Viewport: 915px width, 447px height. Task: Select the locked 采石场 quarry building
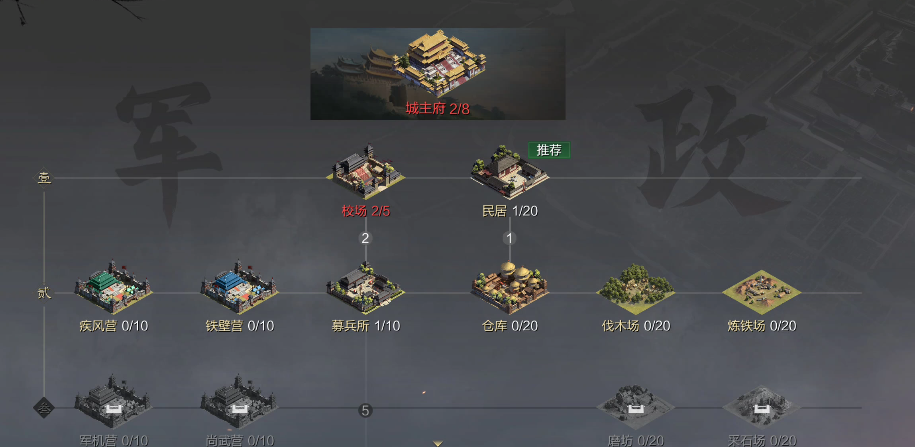coord(762,406)
